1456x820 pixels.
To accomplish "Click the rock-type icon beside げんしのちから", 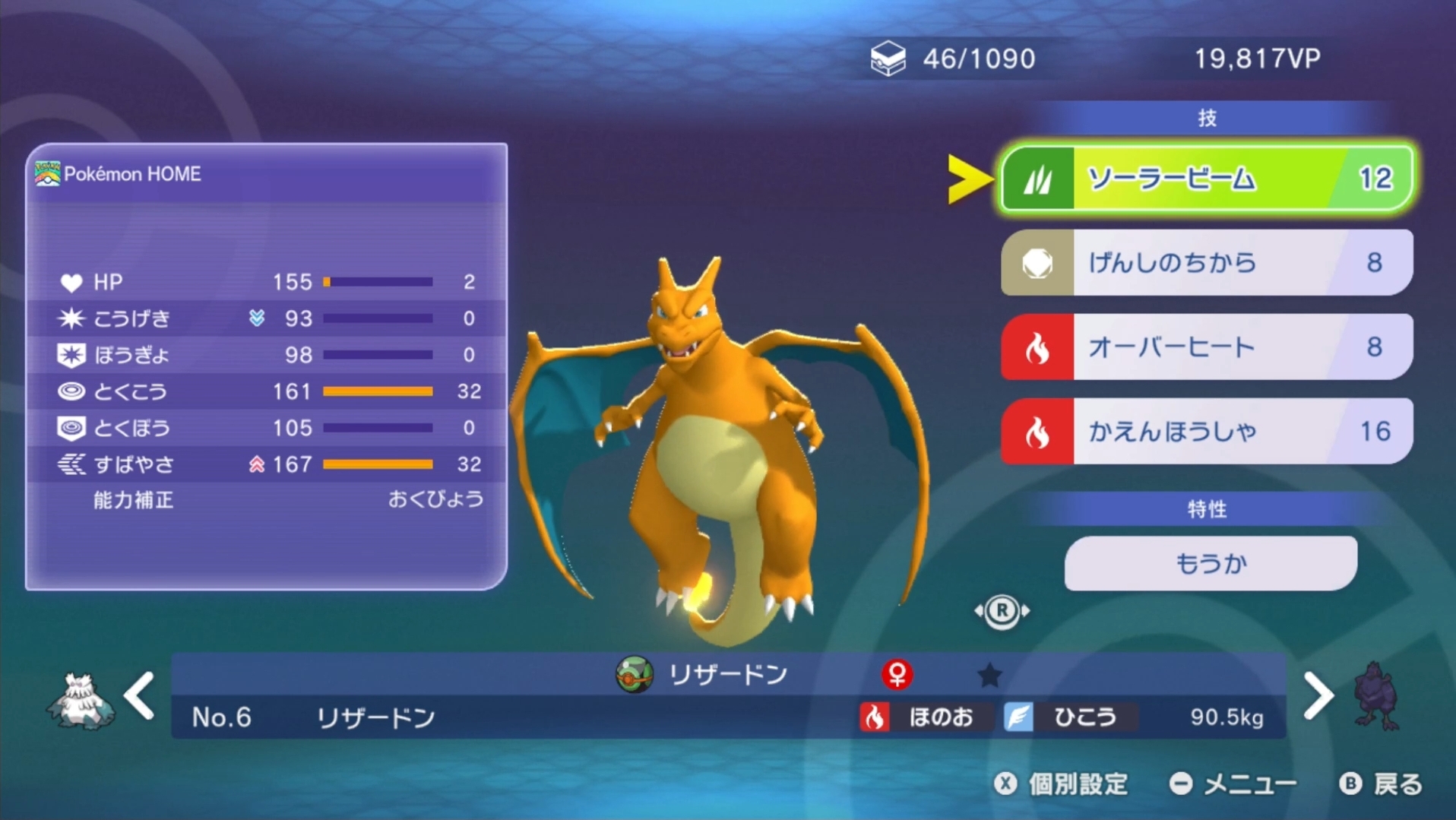I will 1038,263.
